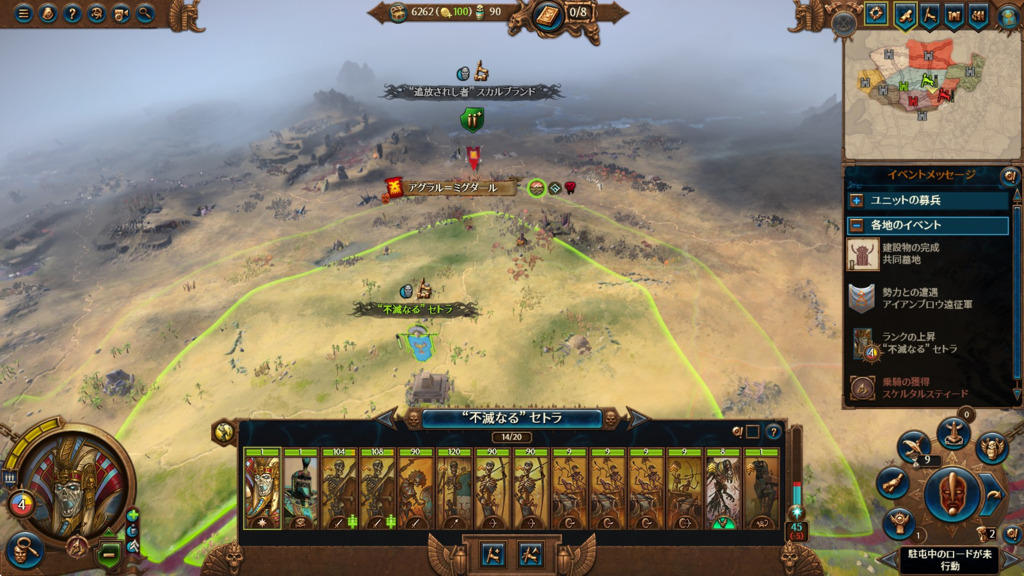
Task: Select previous army with left arrow beside セトラ
Action: tap(387, 418)
